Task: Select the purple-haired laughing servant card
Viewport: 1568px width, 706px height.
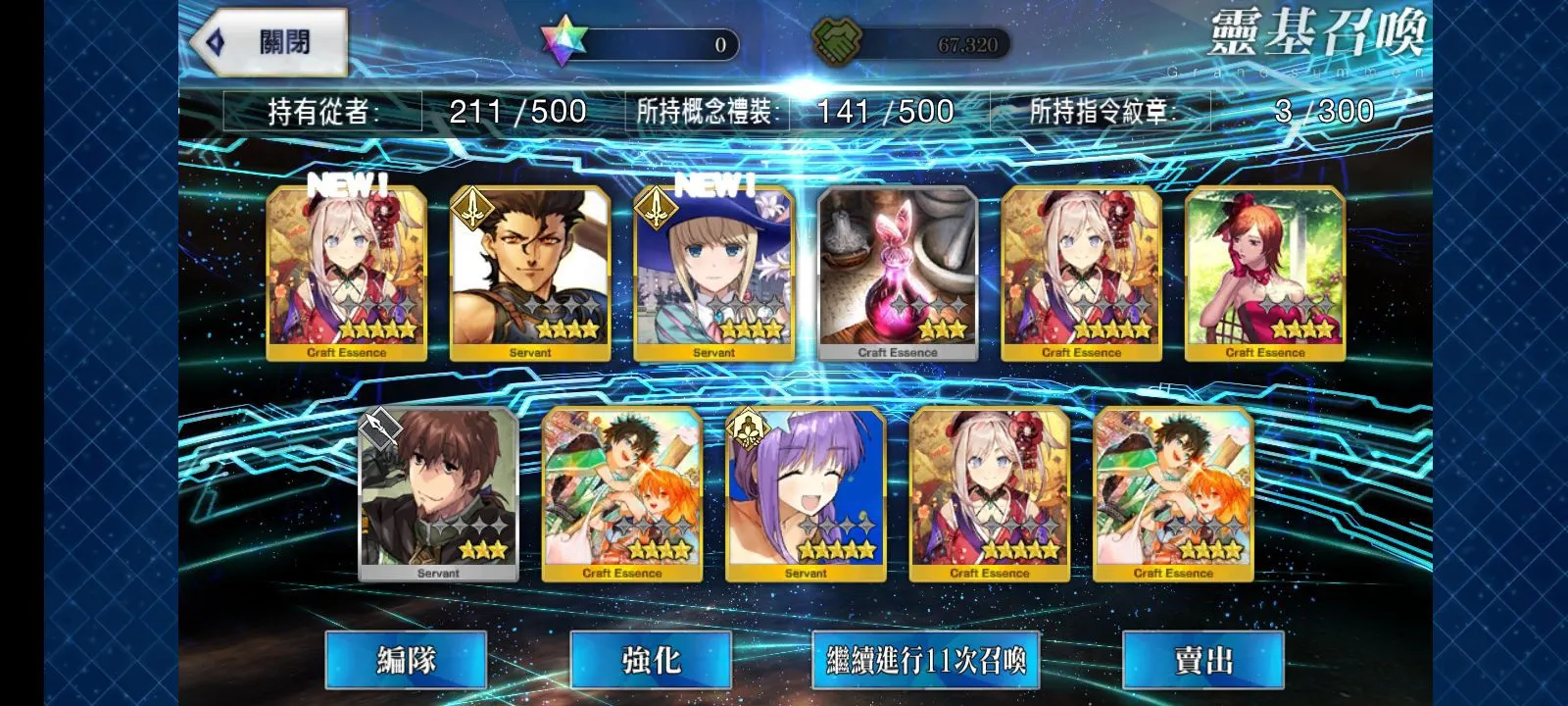Action: [x=806, y=494]
